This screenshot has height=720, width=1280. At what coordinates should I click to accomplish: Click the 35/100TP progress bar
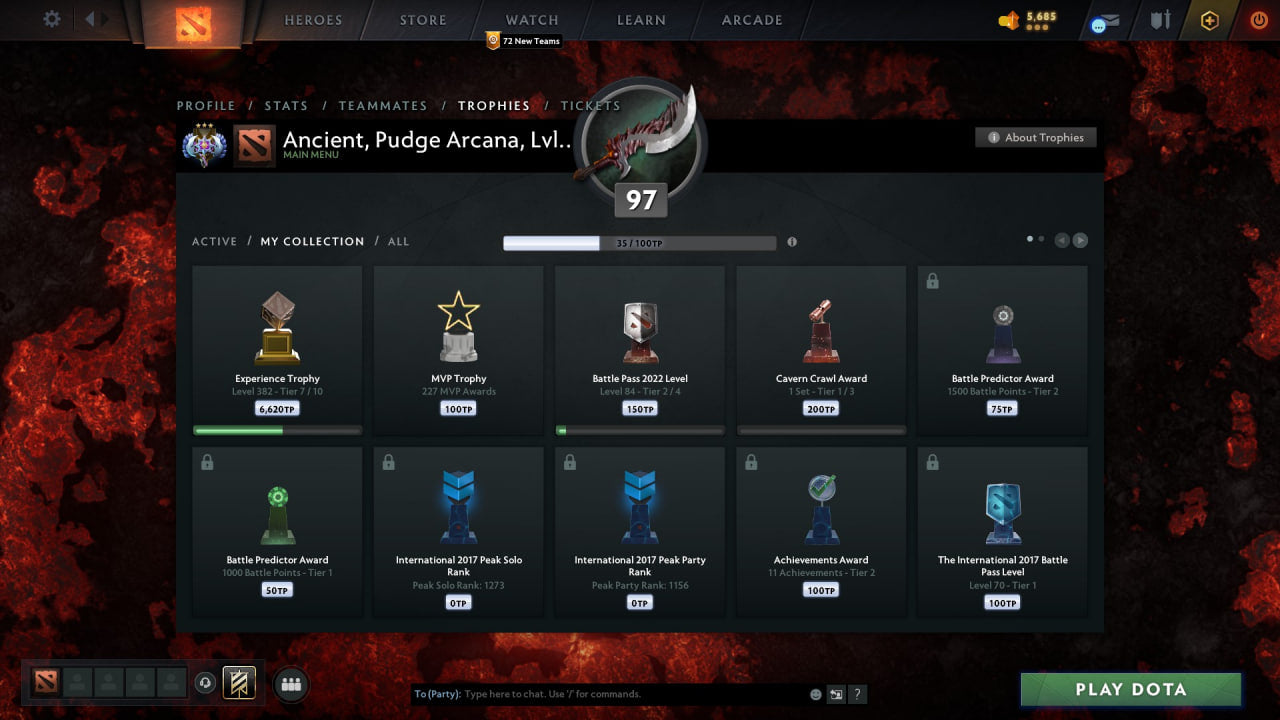[640, 242]
